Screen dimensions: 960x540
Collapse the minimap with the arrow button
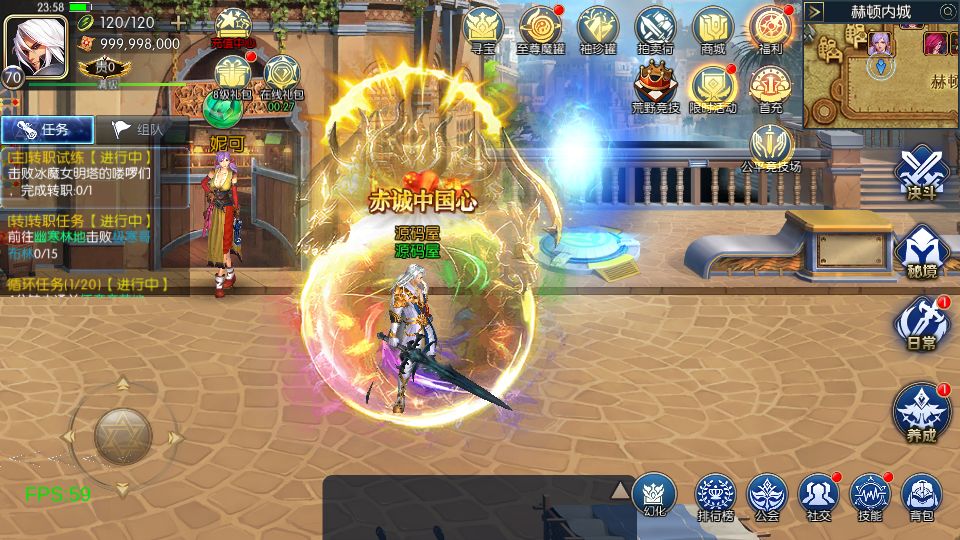[x=816, y=11]
